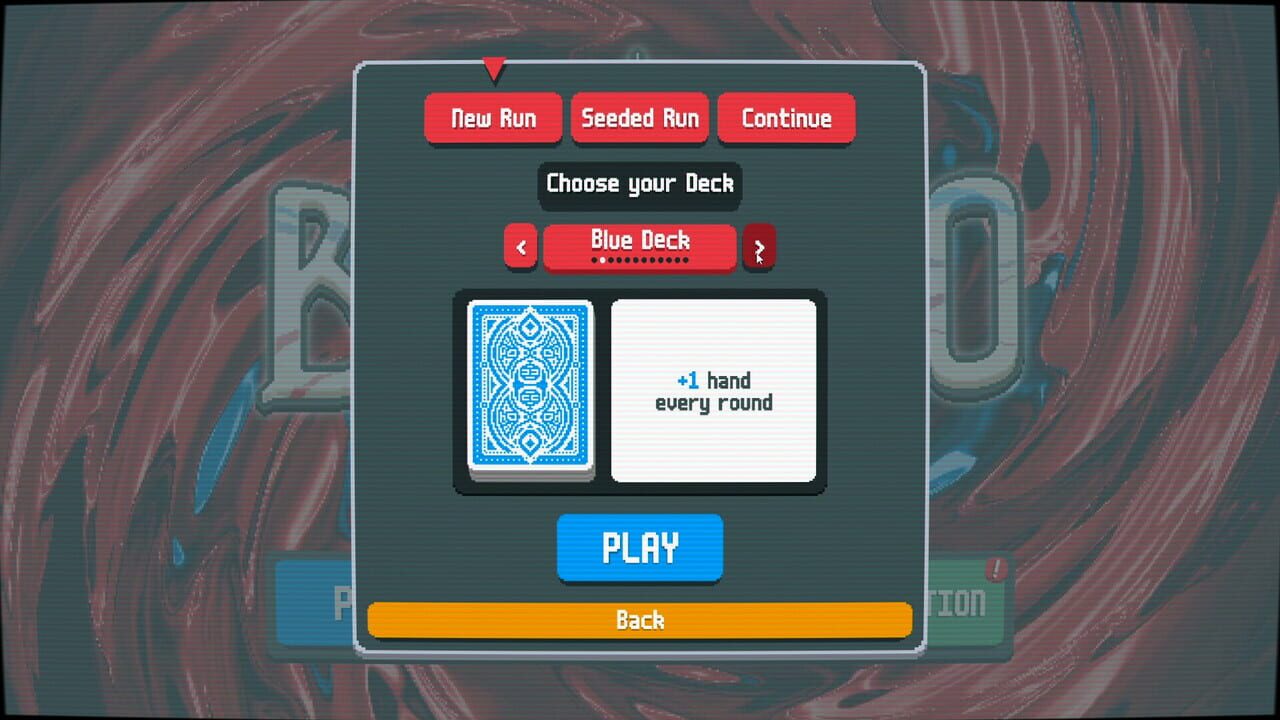Click the right arrow deck navigation icon
This screenshot has width=1280, height=720.
tap(759, 246)
